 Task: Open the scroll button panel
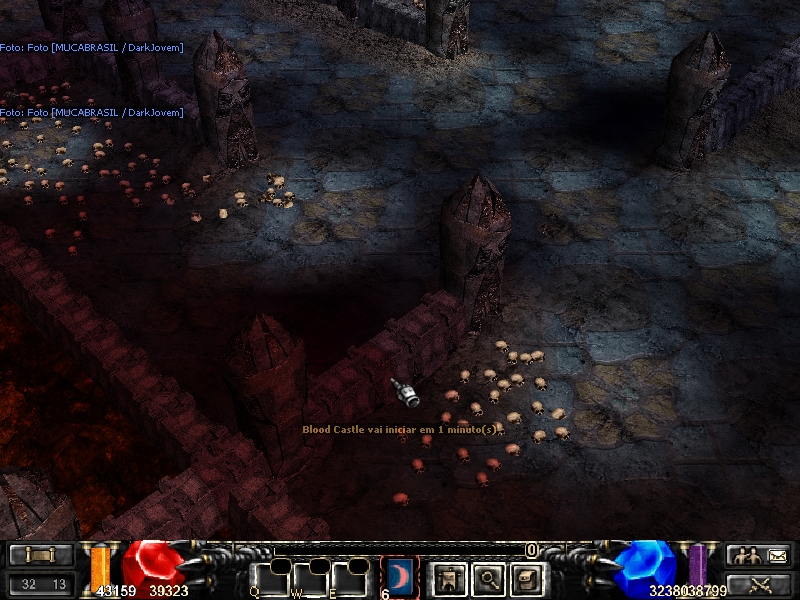pos(41,555)
